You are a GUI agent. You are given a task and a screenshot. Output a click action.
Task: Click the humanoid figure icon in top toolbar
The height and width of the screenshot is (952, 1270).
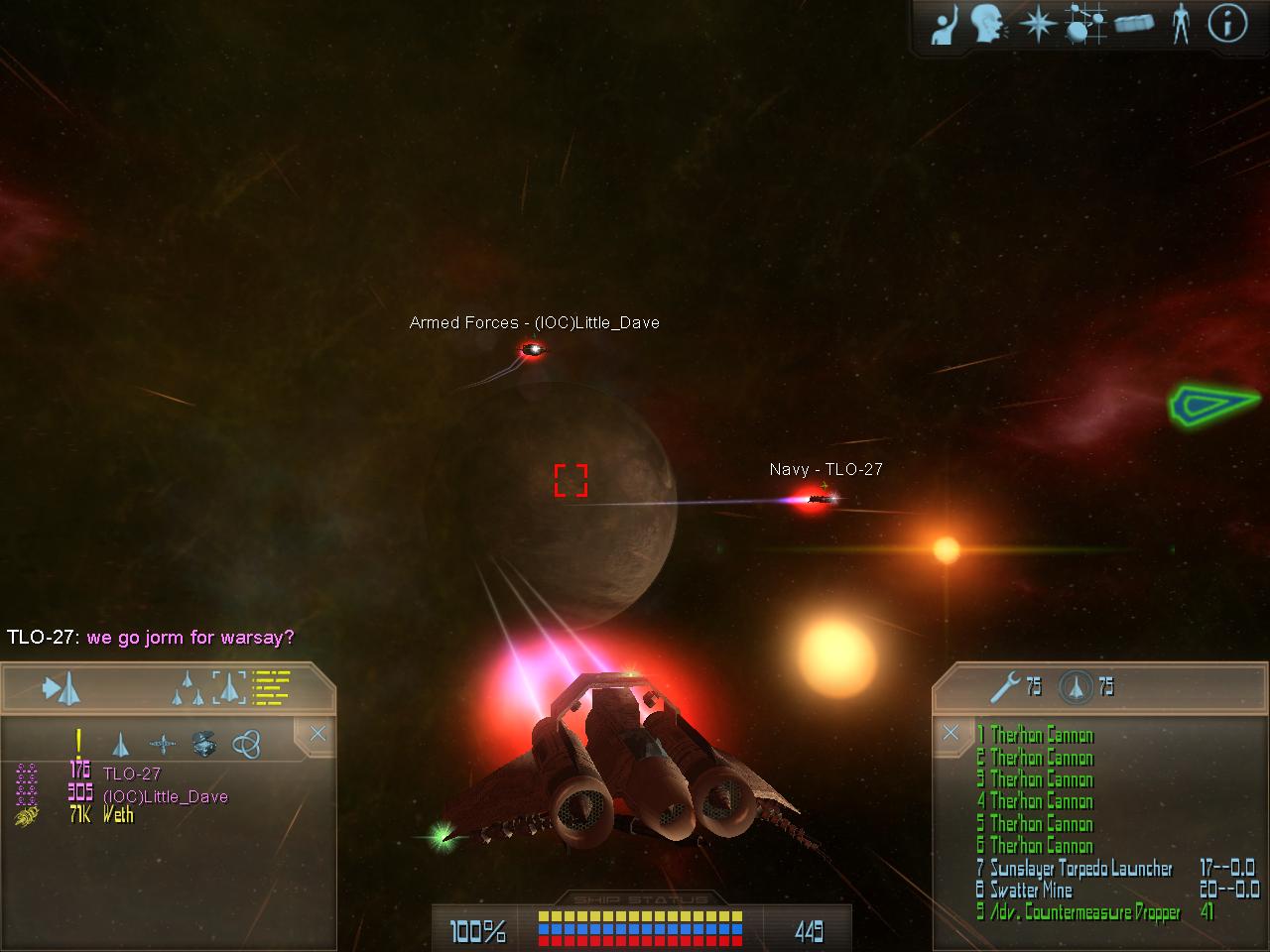tap(1180, 23)
